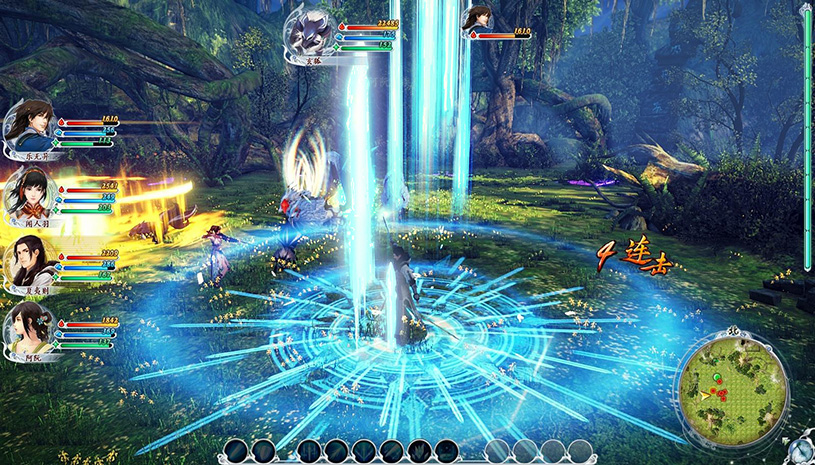The height and width of the screenshot is (465, 815).
Task: Click 阿阮's portrait in the party list
Action: pyautogui.click(x=27, y=327)
